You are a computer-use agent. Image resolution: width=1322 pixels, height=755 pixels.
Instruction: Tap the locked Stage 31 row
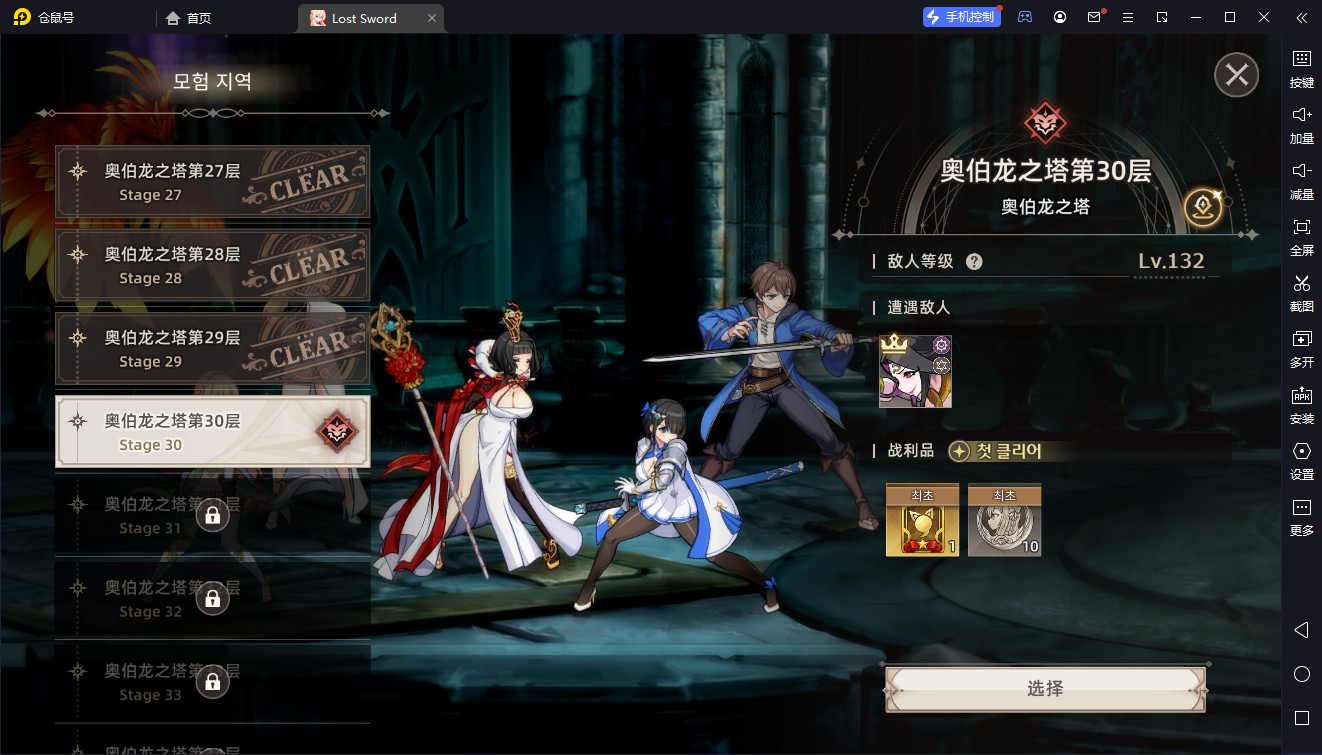[212, 515]
